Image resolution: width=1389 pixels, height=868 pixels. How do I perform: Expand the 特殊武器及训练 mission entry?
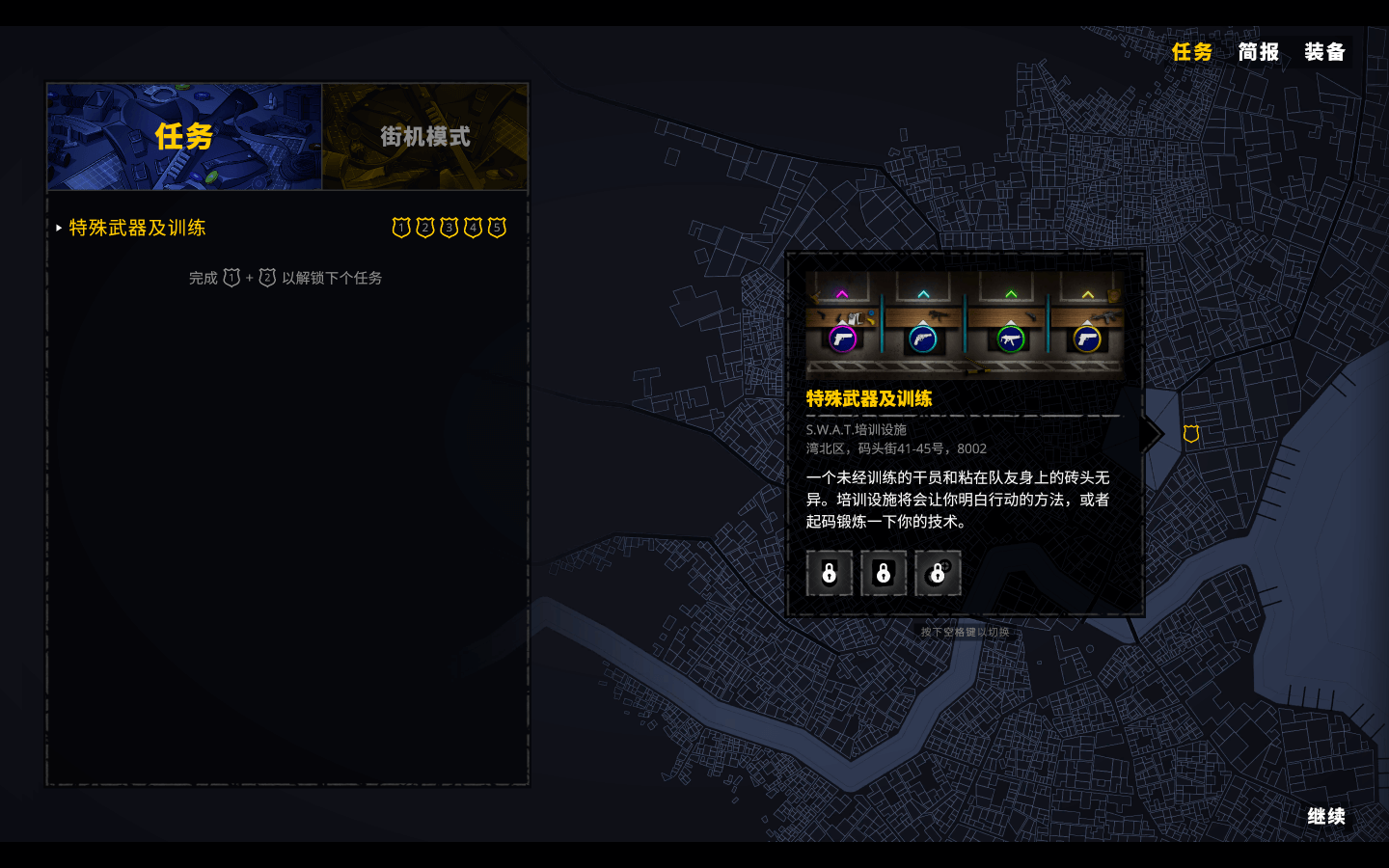(x=138, y=229)
